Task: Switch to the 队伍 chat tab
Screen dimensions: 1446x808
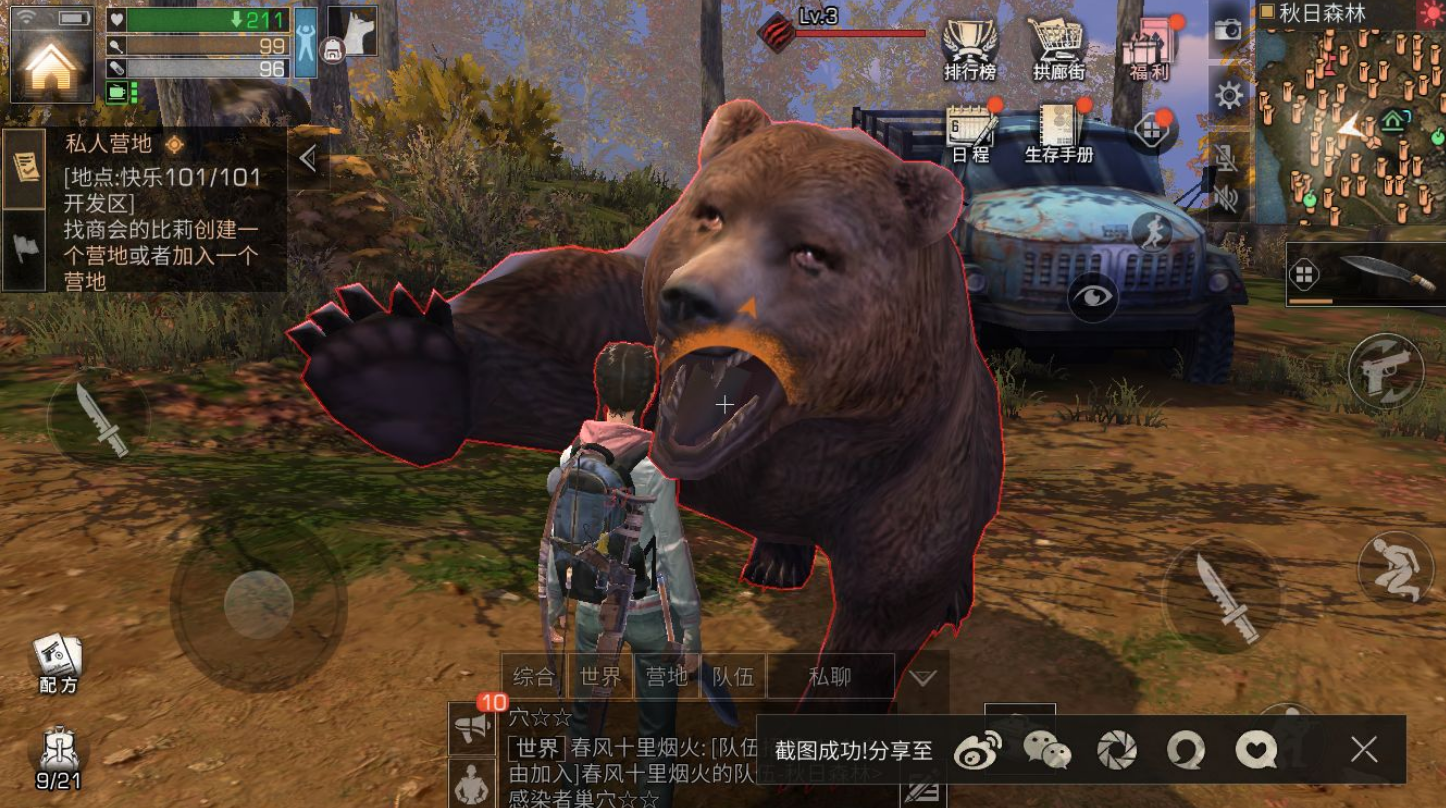Action: (733, 677)
